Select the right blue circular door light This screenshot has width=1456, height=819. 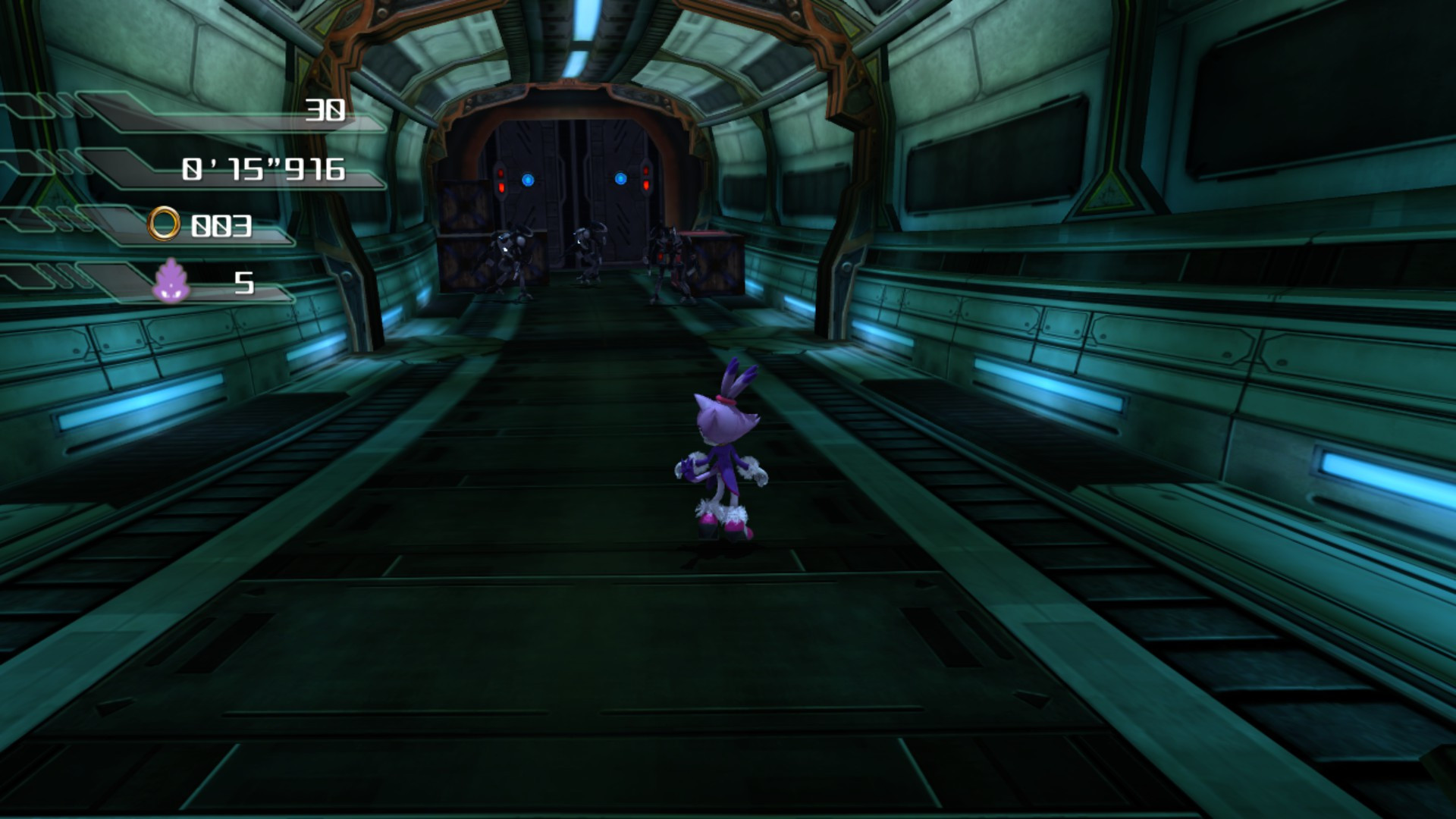pyautogui.click(x=622, y=179)
